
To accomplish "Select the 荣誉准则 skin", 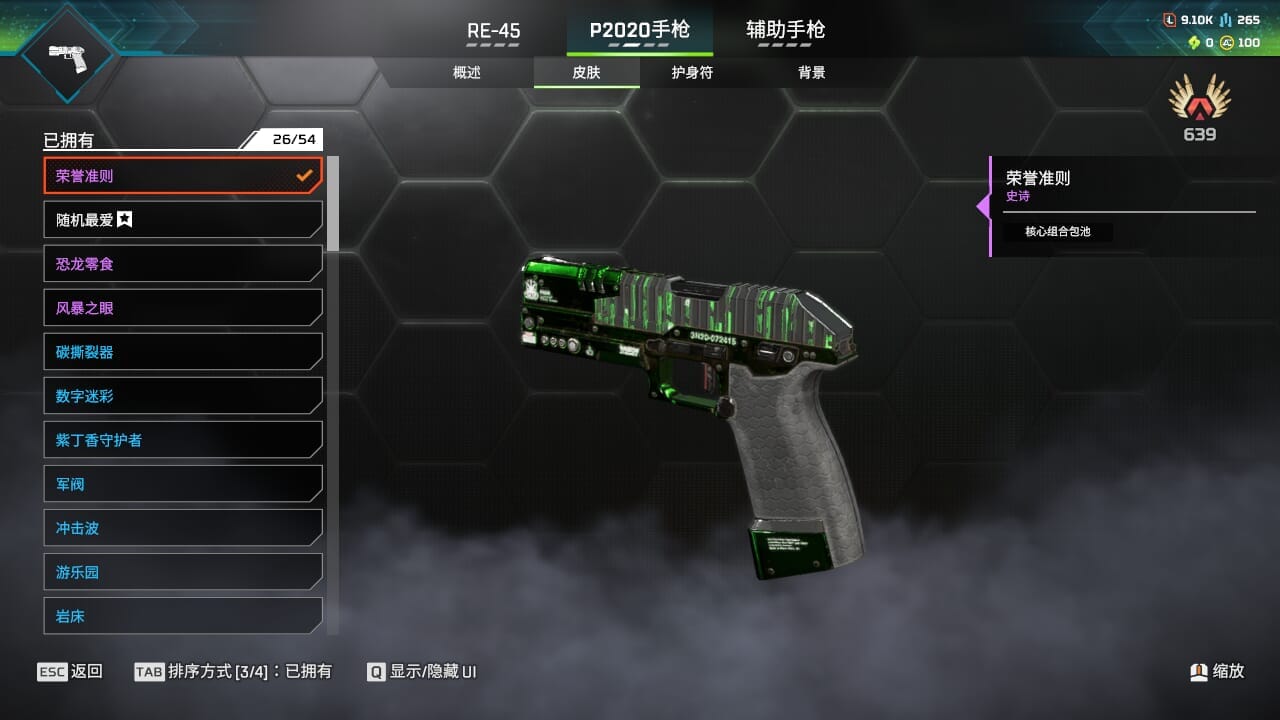I will click(183, 176).
